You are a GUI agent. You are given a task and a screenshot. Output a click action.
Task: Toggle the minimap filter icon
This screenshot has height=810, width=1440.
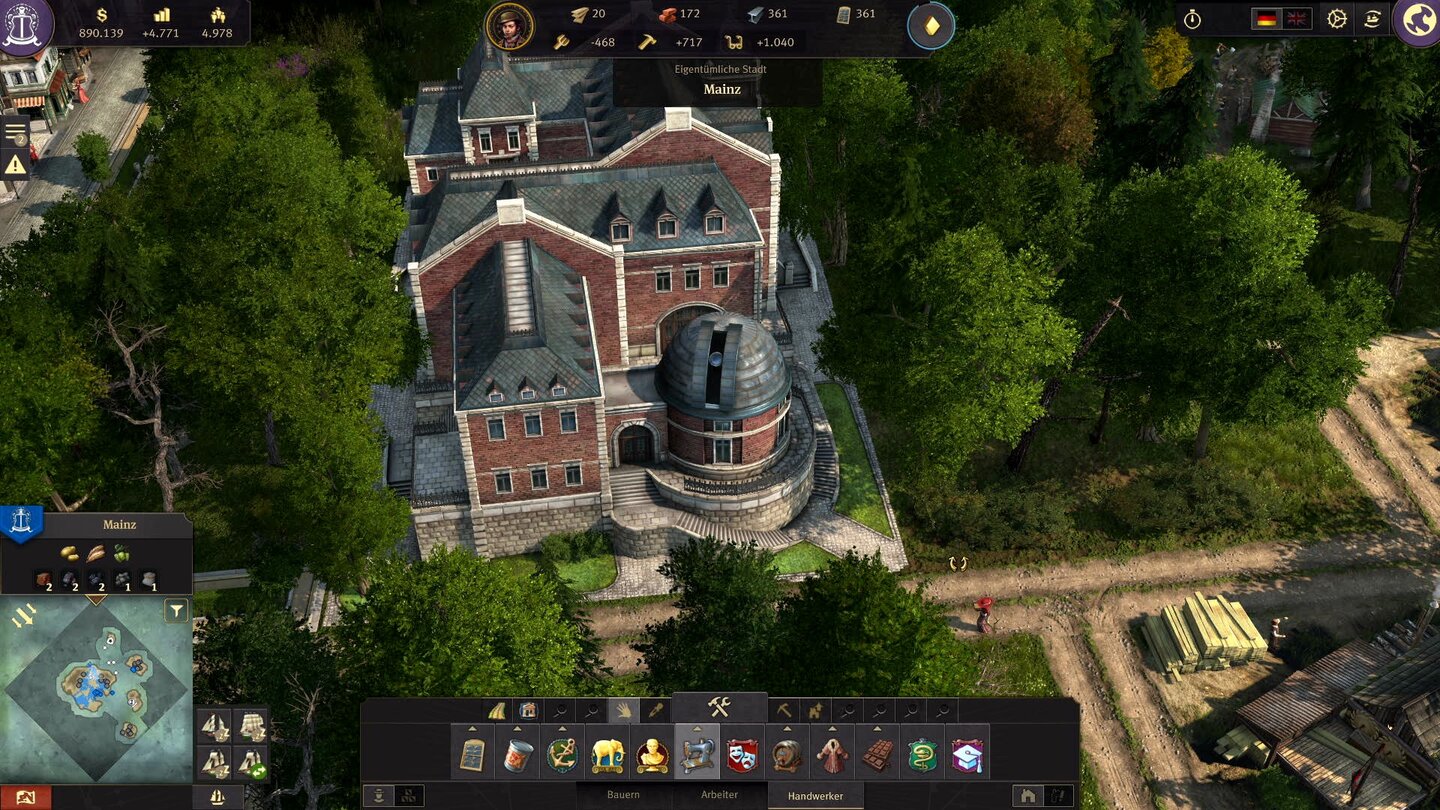coord(175,612)
